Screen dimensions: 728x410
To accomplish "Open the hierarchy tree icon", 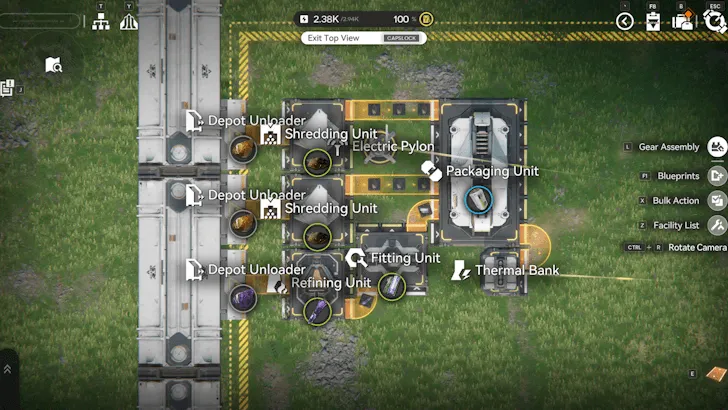I will pos(101,21).
